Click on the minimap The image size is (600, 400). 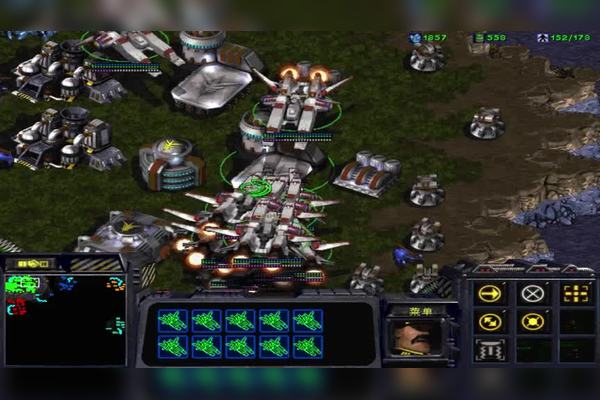tap(65, 318)
